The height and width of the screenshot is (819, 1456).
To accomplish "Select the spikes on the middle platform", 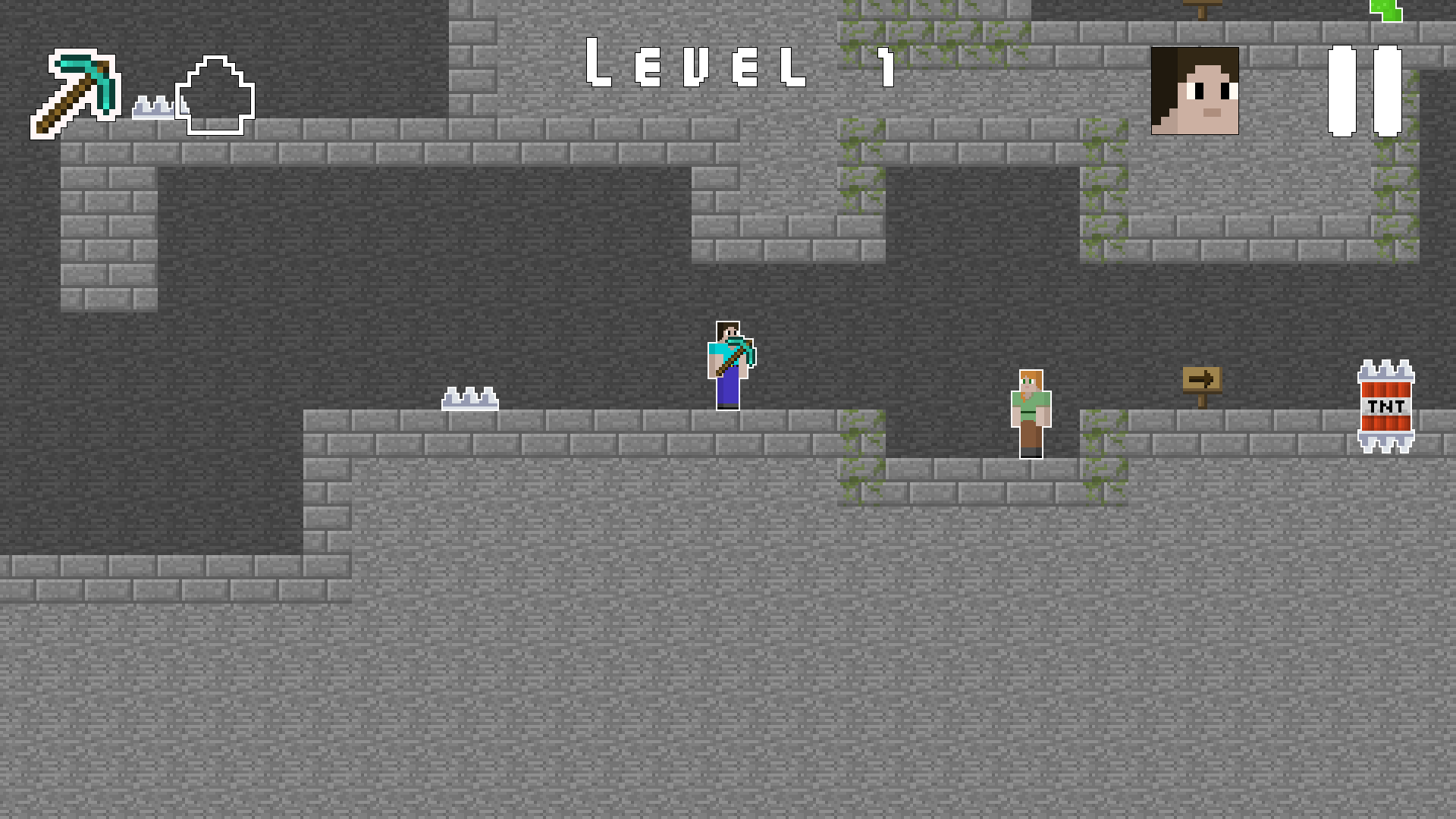I will pos(469,398).
